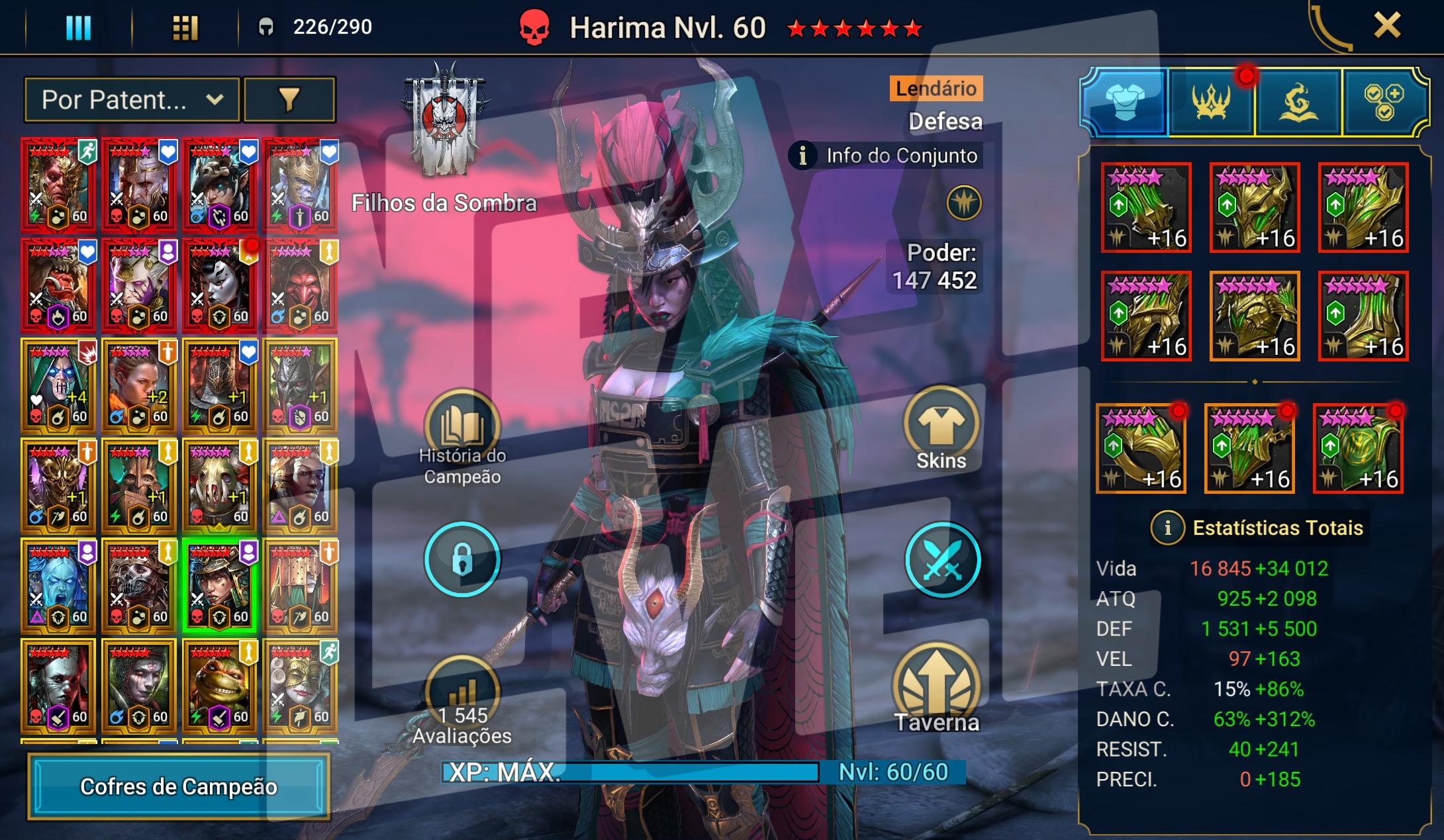Open the champion filter funnel button

289,100
